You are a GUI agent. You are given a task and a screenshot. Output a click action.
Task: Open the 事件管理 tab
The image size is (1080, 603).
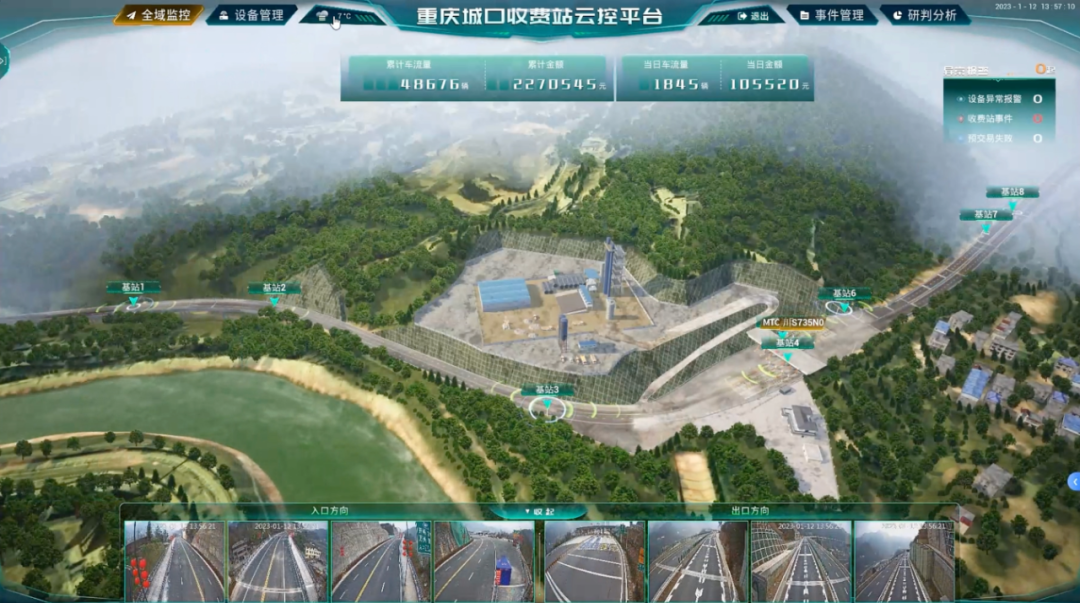[831, 15]
